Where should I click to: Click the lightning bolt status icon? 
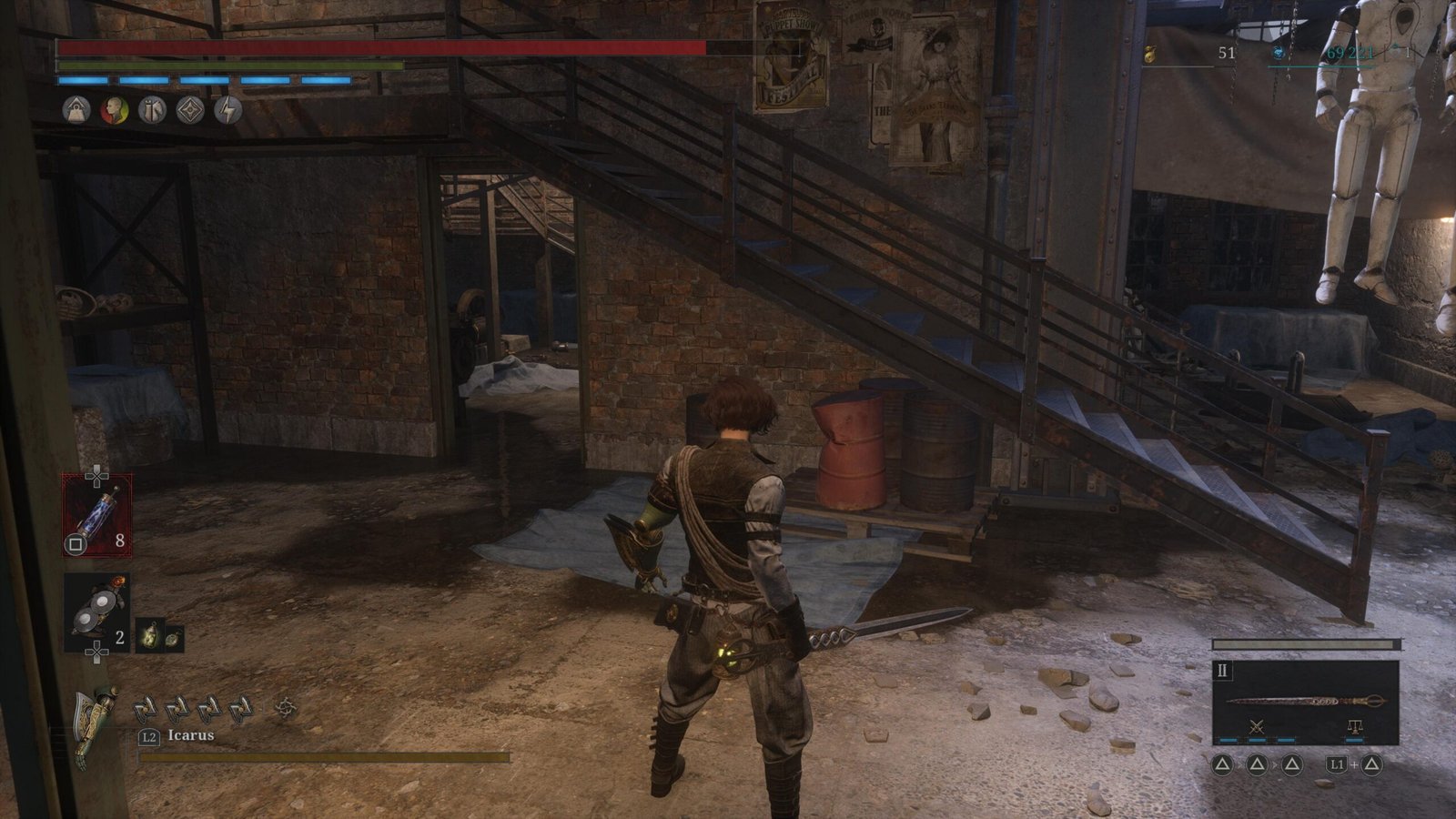227,111
